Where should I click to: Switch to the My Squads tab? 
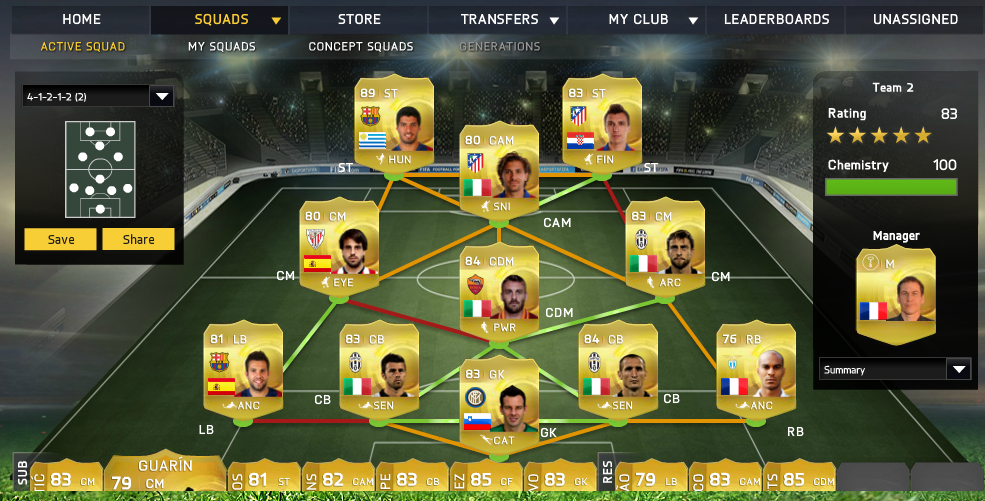[x=221, y=46]
